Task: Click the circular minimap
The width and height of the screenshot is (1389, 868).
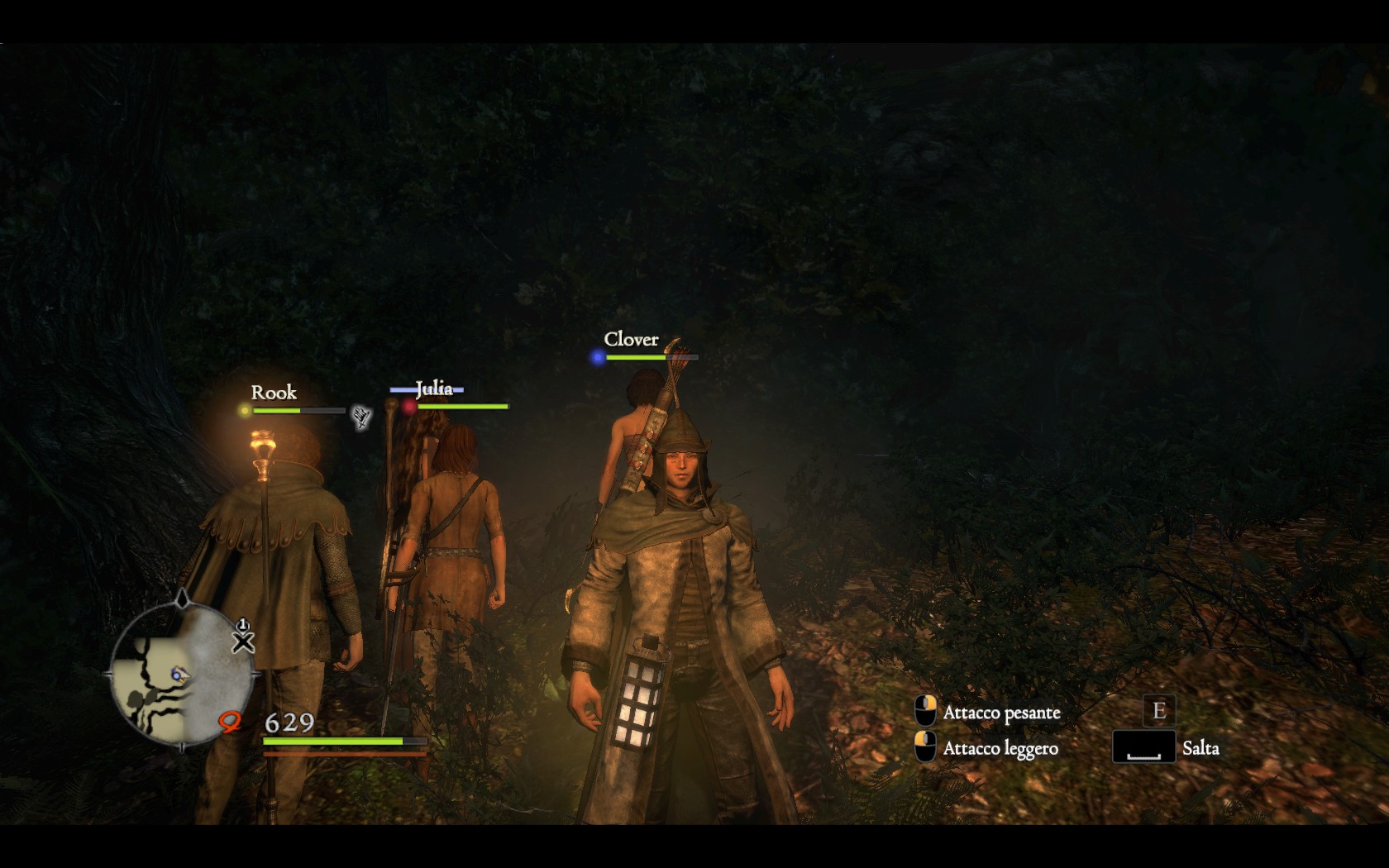Action: click(x=182, y=671)
